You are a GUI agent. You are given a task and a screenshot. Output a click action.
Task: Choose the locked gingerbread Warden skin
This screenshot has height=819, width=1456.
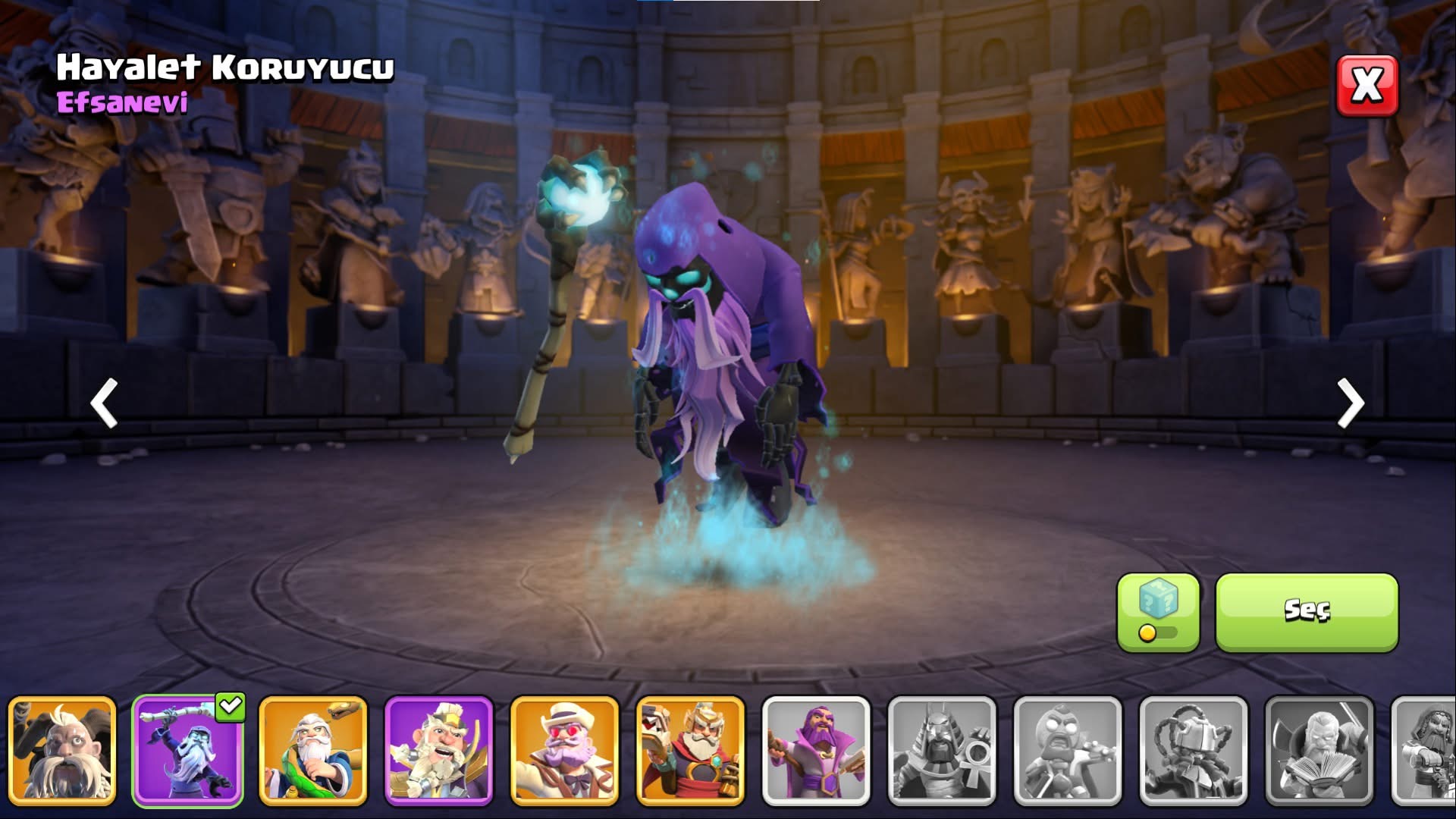(1068, 750)
